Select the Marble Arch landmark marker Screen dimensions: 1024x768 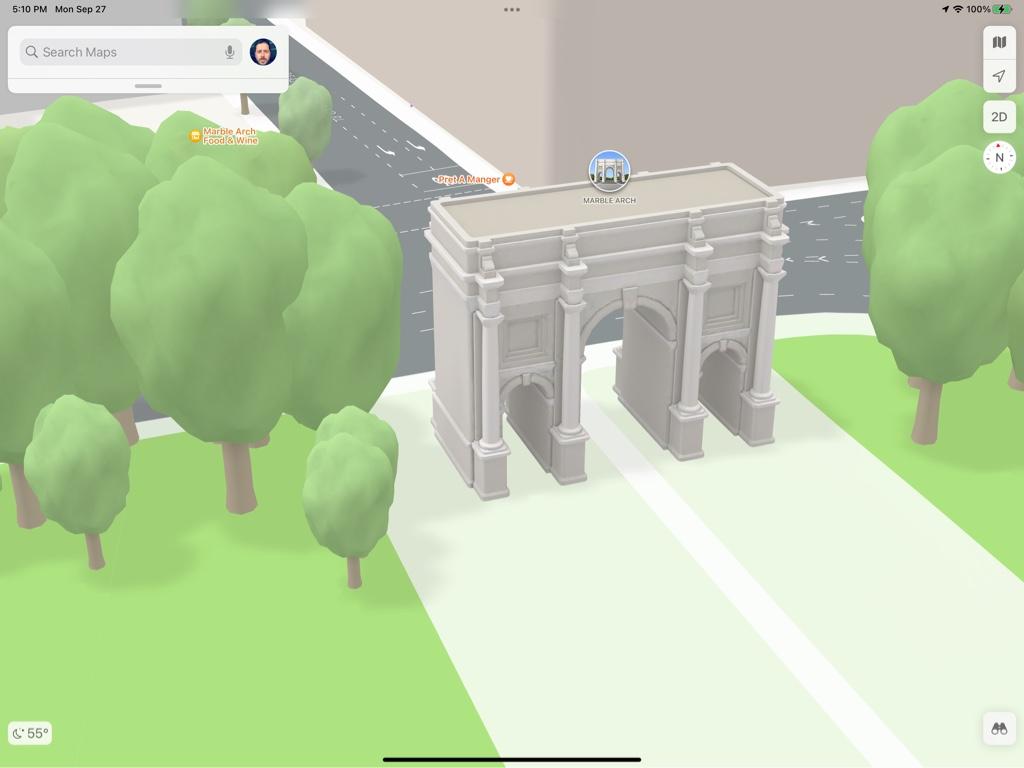609,172
